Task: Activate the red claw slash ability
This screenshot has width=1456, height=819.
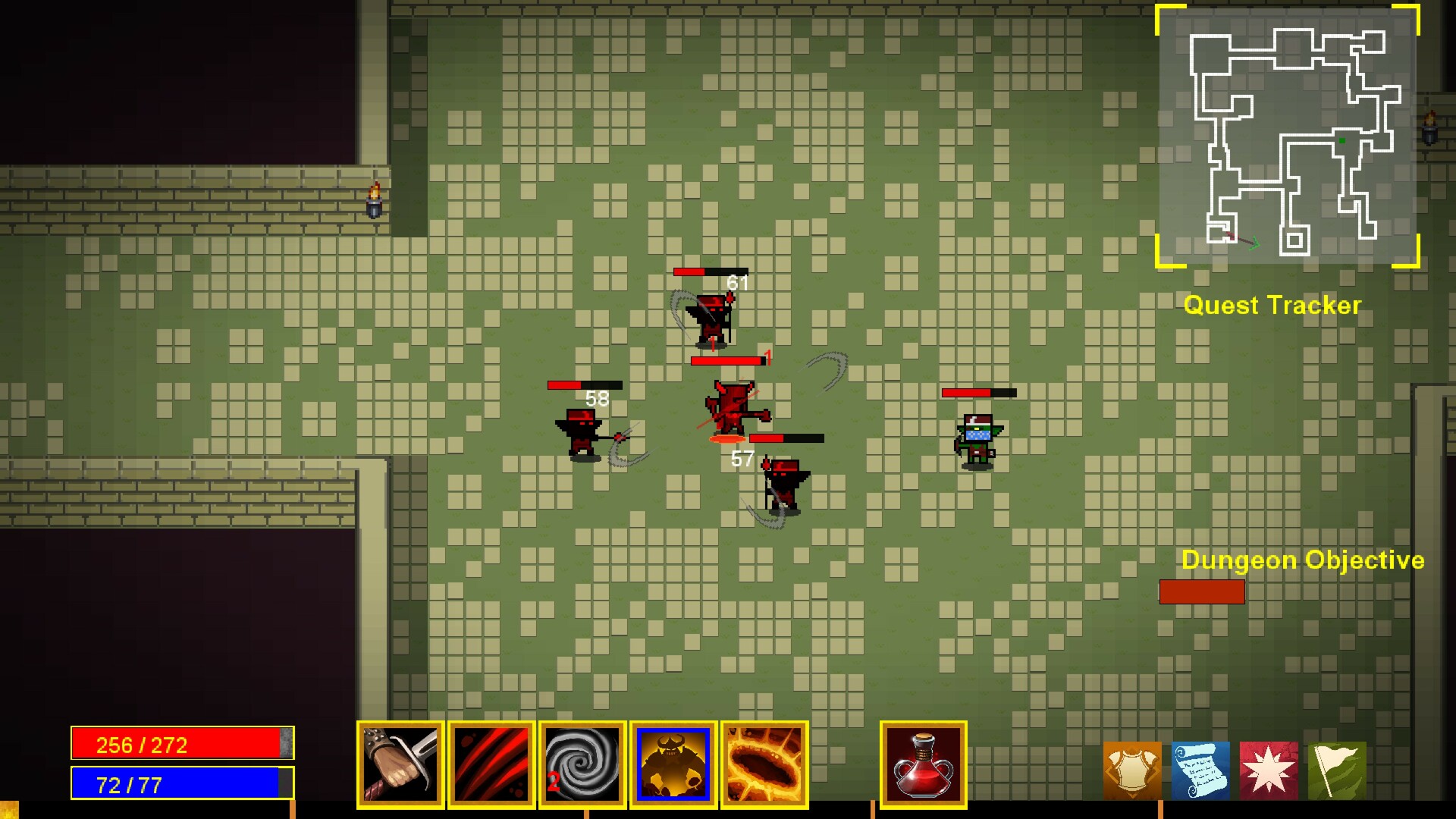Action: coord(491,762)
